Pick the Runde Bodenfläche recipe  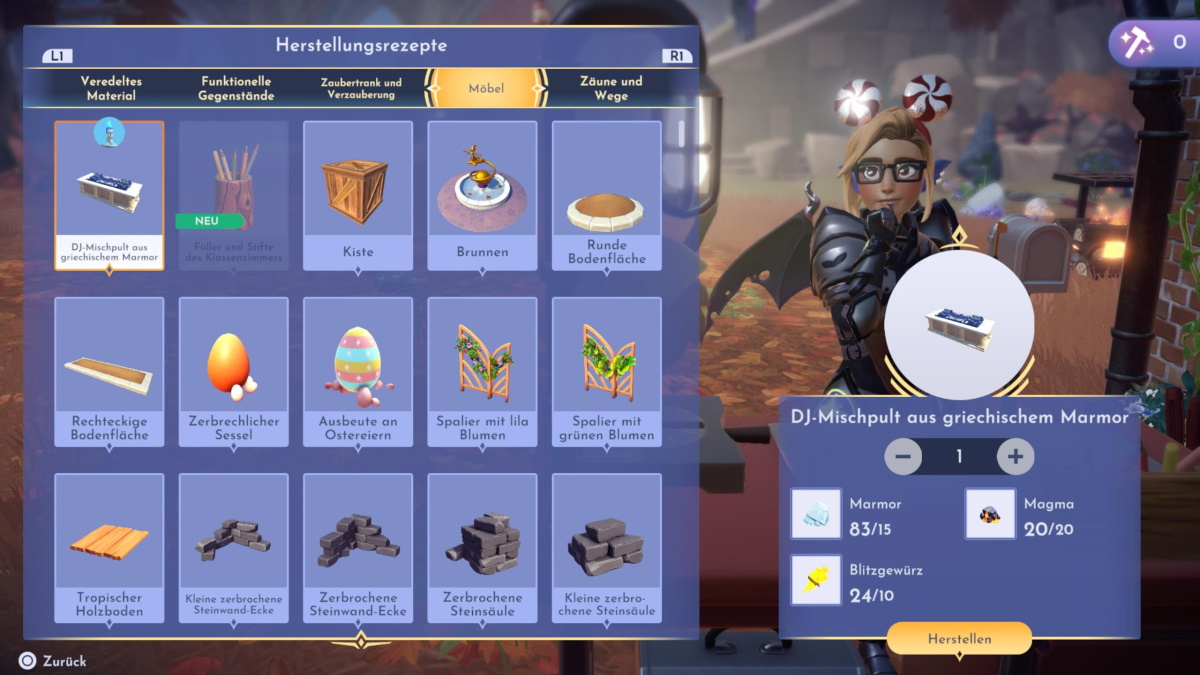click(x=606, y=195)
